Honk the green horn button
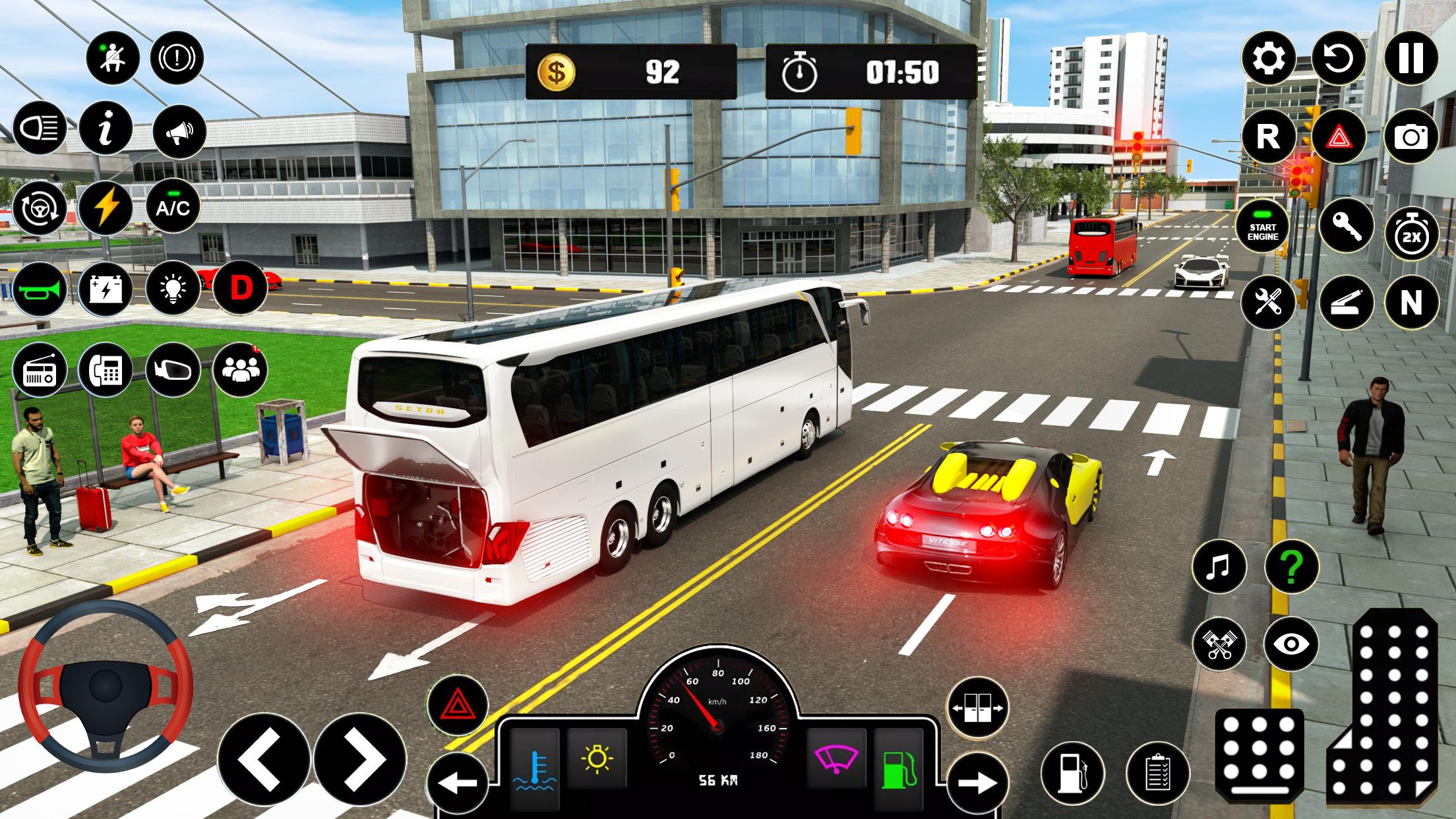 [x=40, y=289]
